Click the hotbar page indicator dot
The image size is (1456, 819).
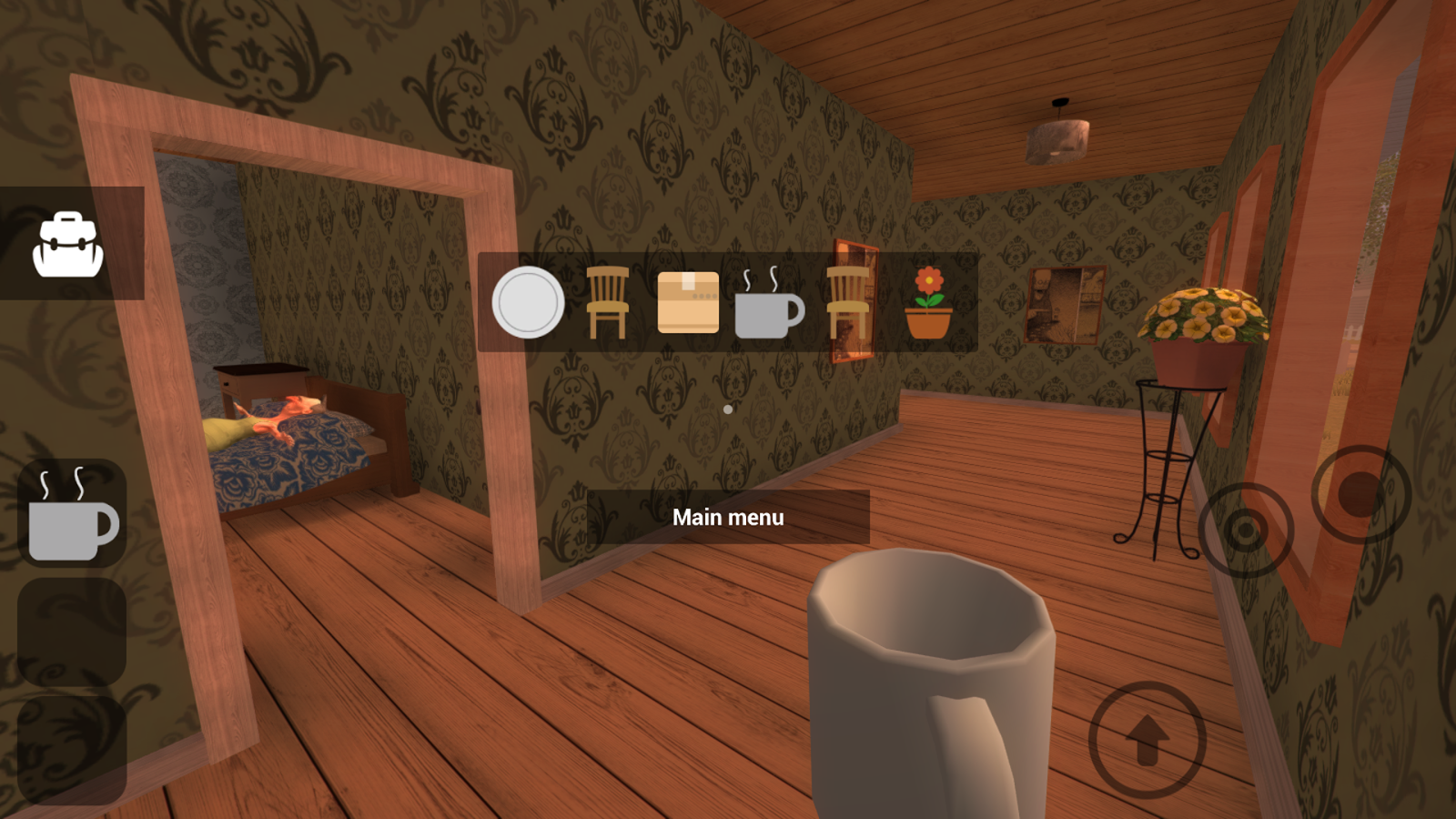(x=727, y=409)
